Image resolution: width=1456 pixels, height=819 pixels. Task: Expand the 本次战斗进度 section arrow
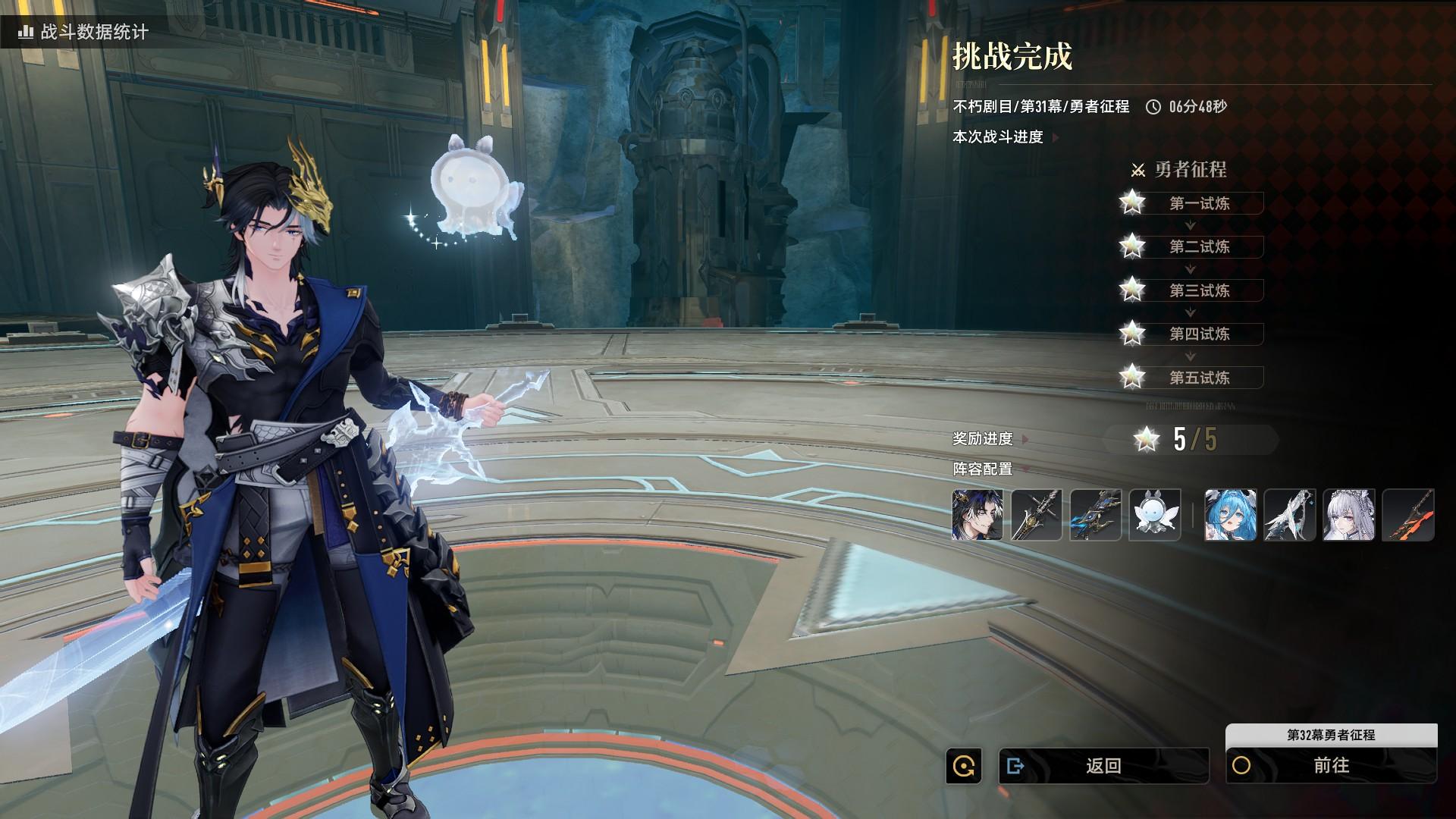click(1056, 137)
